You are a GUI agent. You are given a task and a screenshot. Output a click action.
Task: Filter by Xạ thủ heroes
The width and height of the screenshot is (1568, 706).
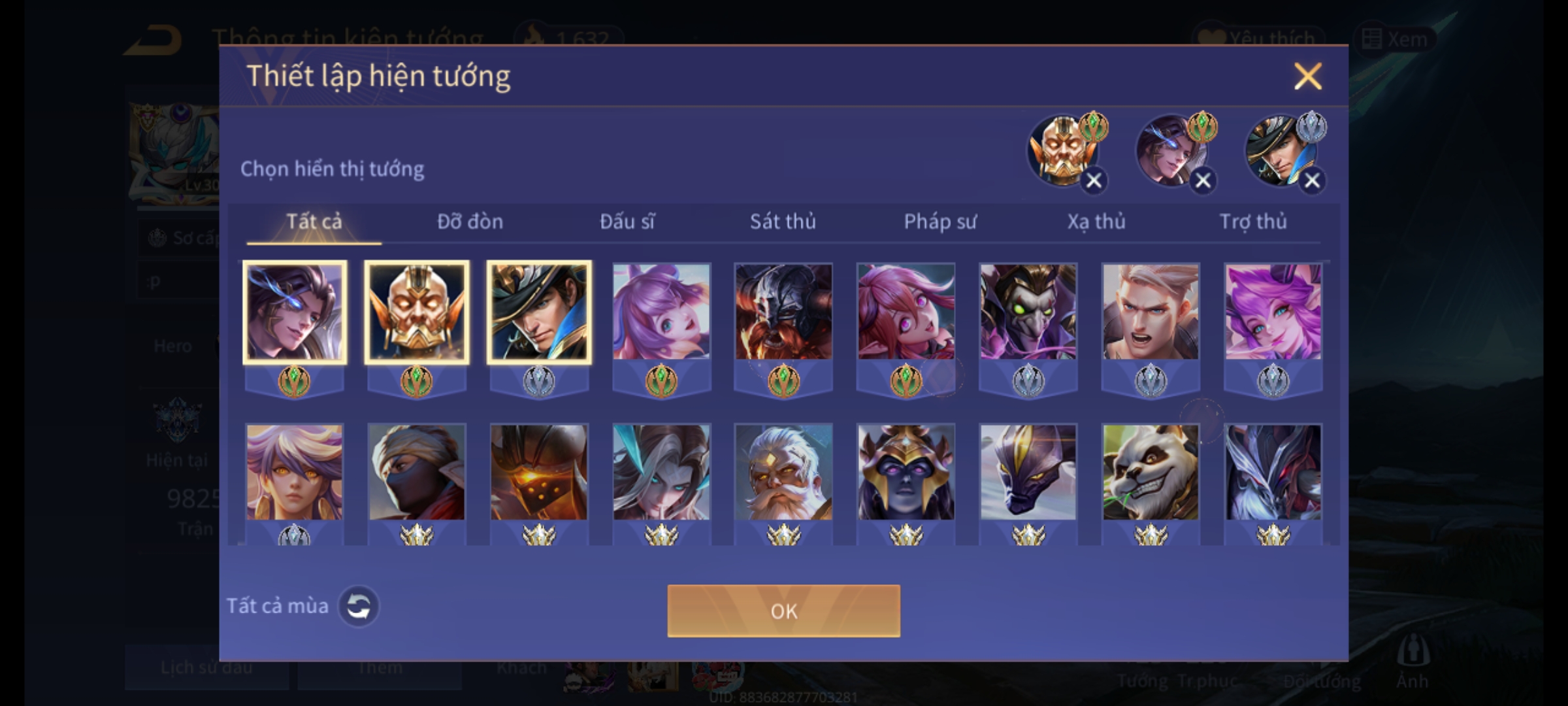click(x=1096, y=222)
